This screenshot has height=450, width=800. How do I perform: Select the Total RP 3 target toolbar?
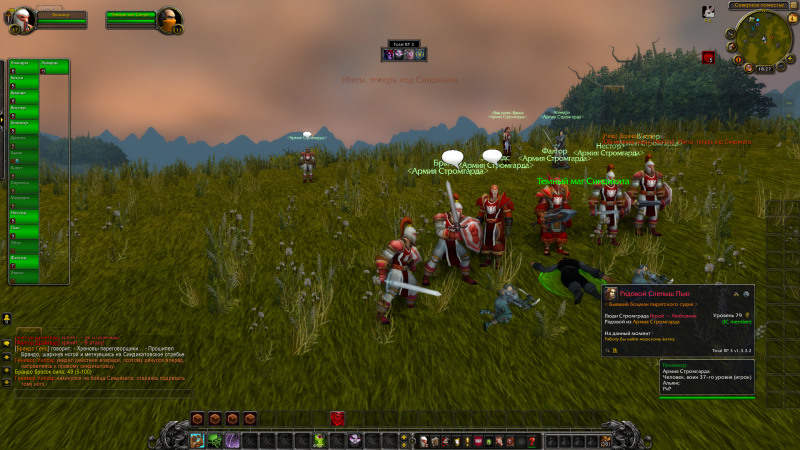(x=405, y=52)
